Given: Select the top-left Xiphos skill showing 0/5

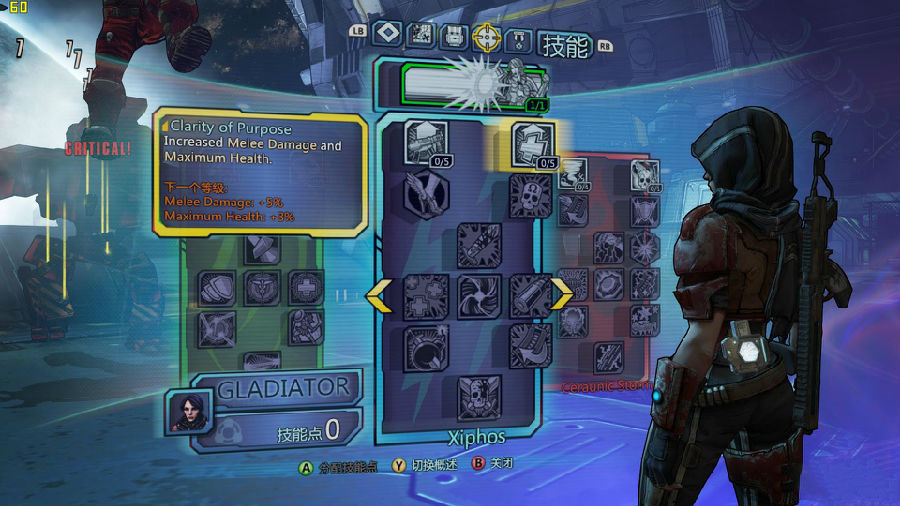Looking at the screenshot, I should (426, 143).
